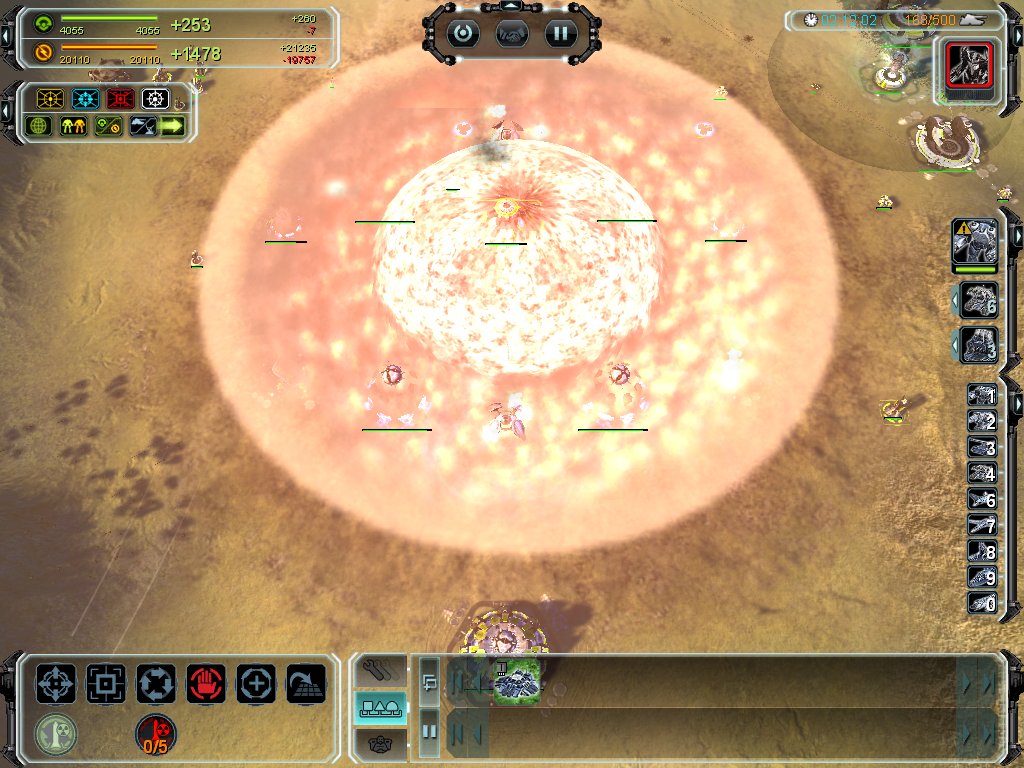The height and width of the screenshot is (768, 1024).
Task: Pause the construction queue
Action: [x=429, y=731]
